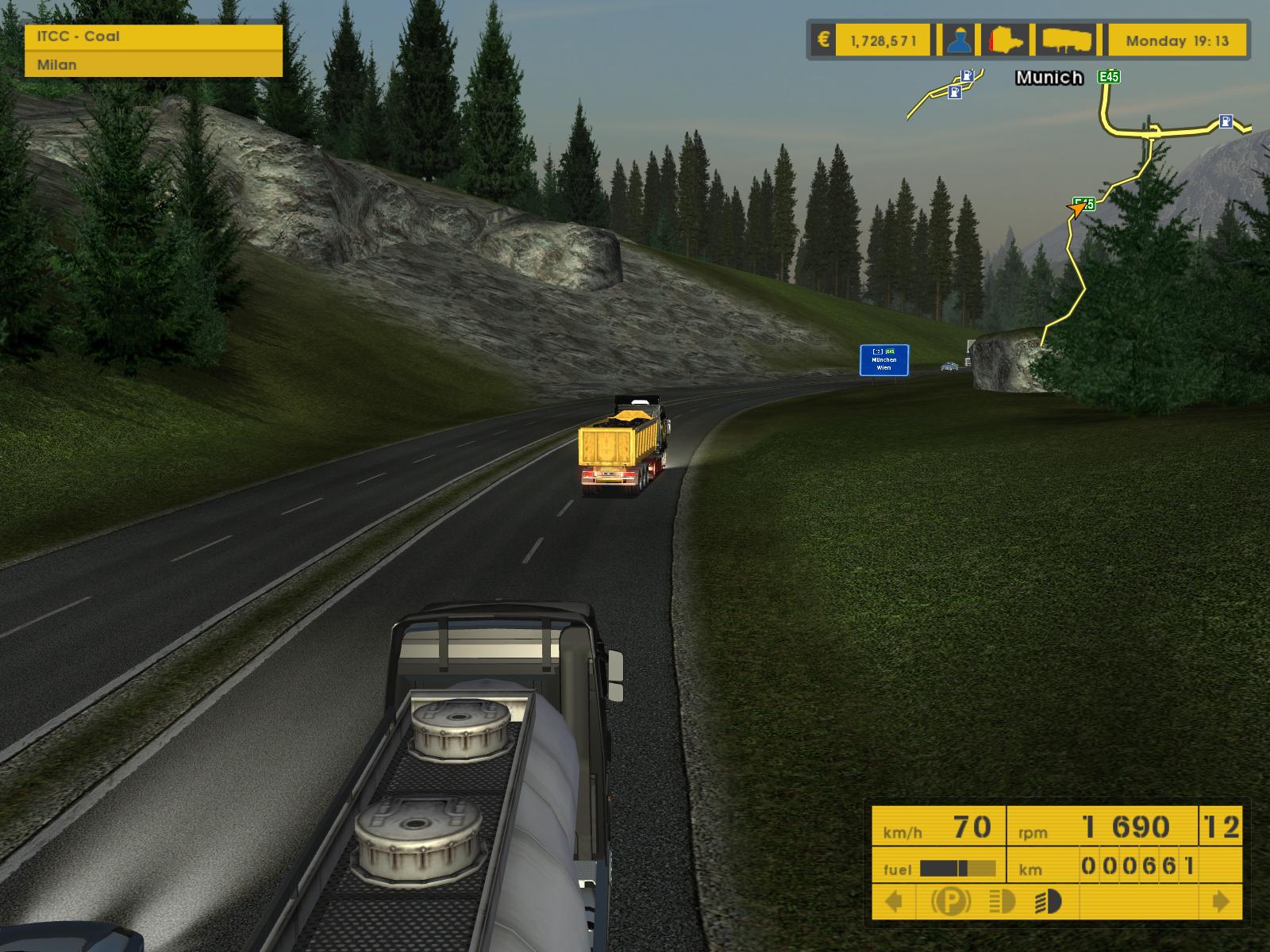1270x952 pixels.
Task: Select the Milan destination row
Action: (x=153, y=65)
